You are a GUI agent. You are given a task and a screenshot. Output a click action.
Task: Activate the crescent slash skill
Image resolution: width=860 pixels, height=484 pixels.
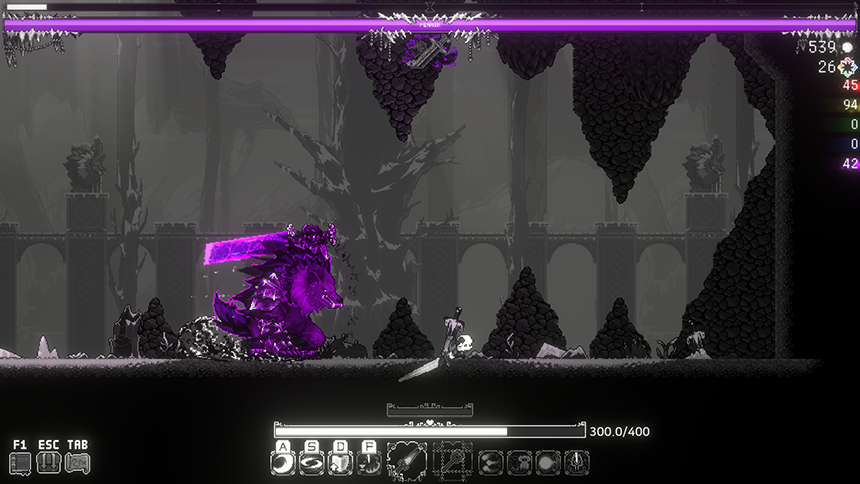pos(284,463)
